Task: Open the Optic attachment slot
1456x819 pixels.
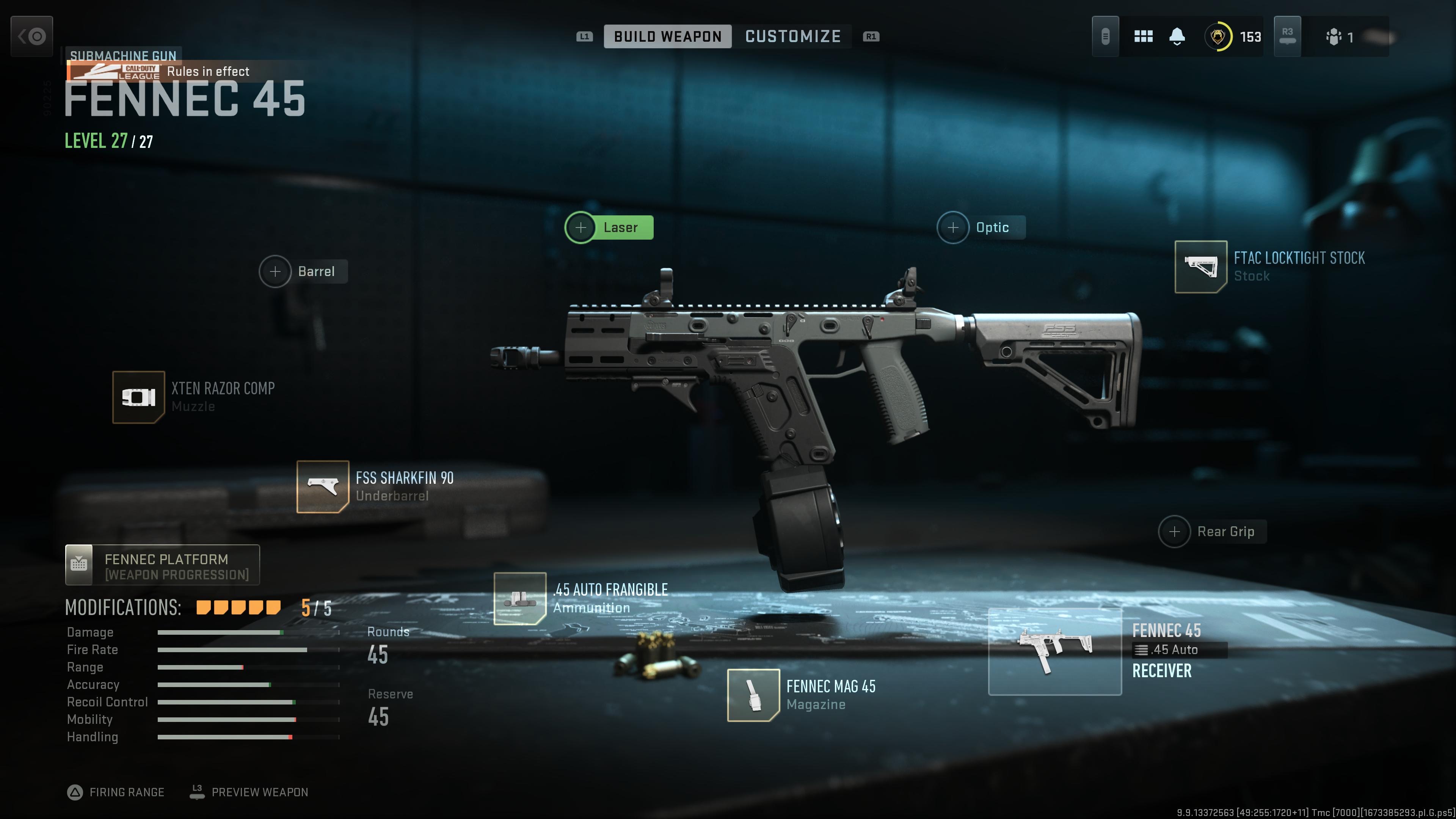Action: click(x=981, y=228)
